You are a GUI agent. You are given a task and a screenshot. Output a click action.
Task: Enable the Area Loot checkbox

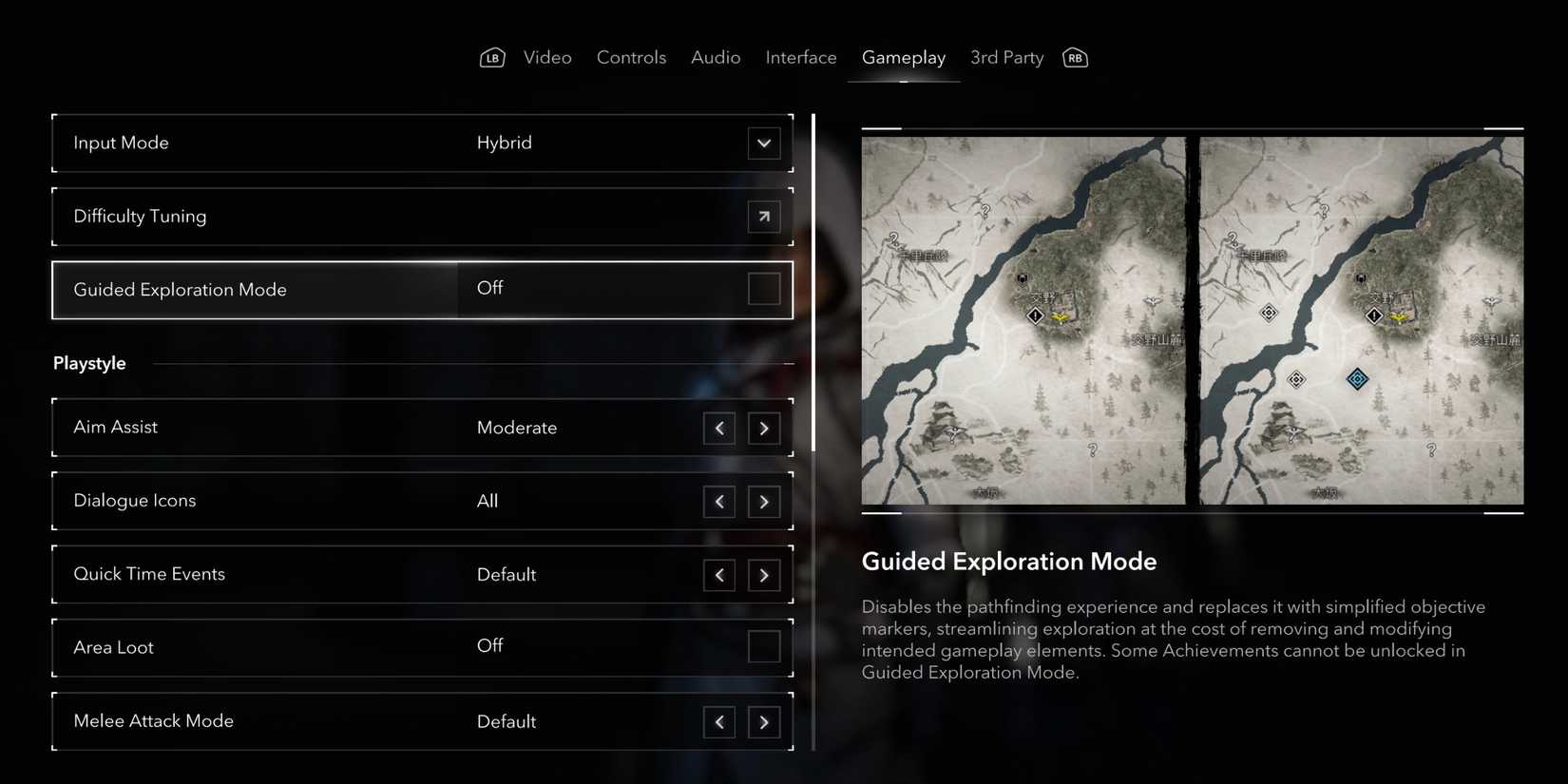(764, 647)
